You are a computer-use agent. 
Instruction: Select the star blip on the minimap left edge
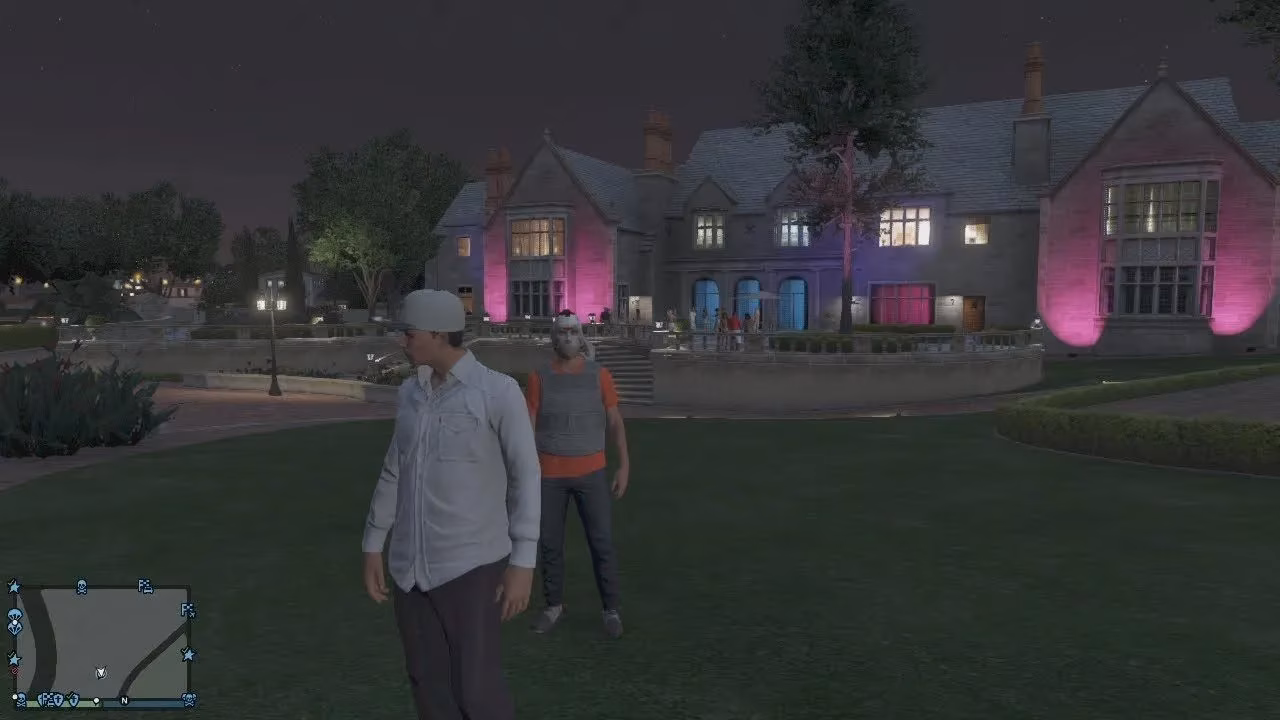pos(14,658)
